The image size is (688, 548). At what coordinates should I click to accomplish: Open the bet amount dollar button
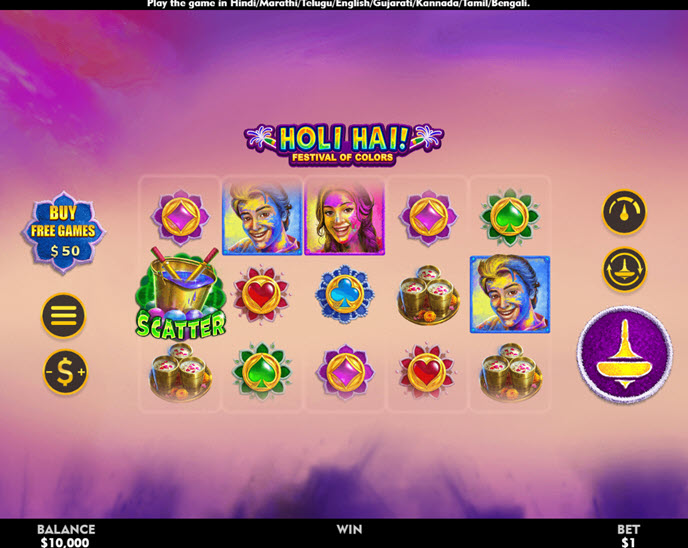pos(64,372)
